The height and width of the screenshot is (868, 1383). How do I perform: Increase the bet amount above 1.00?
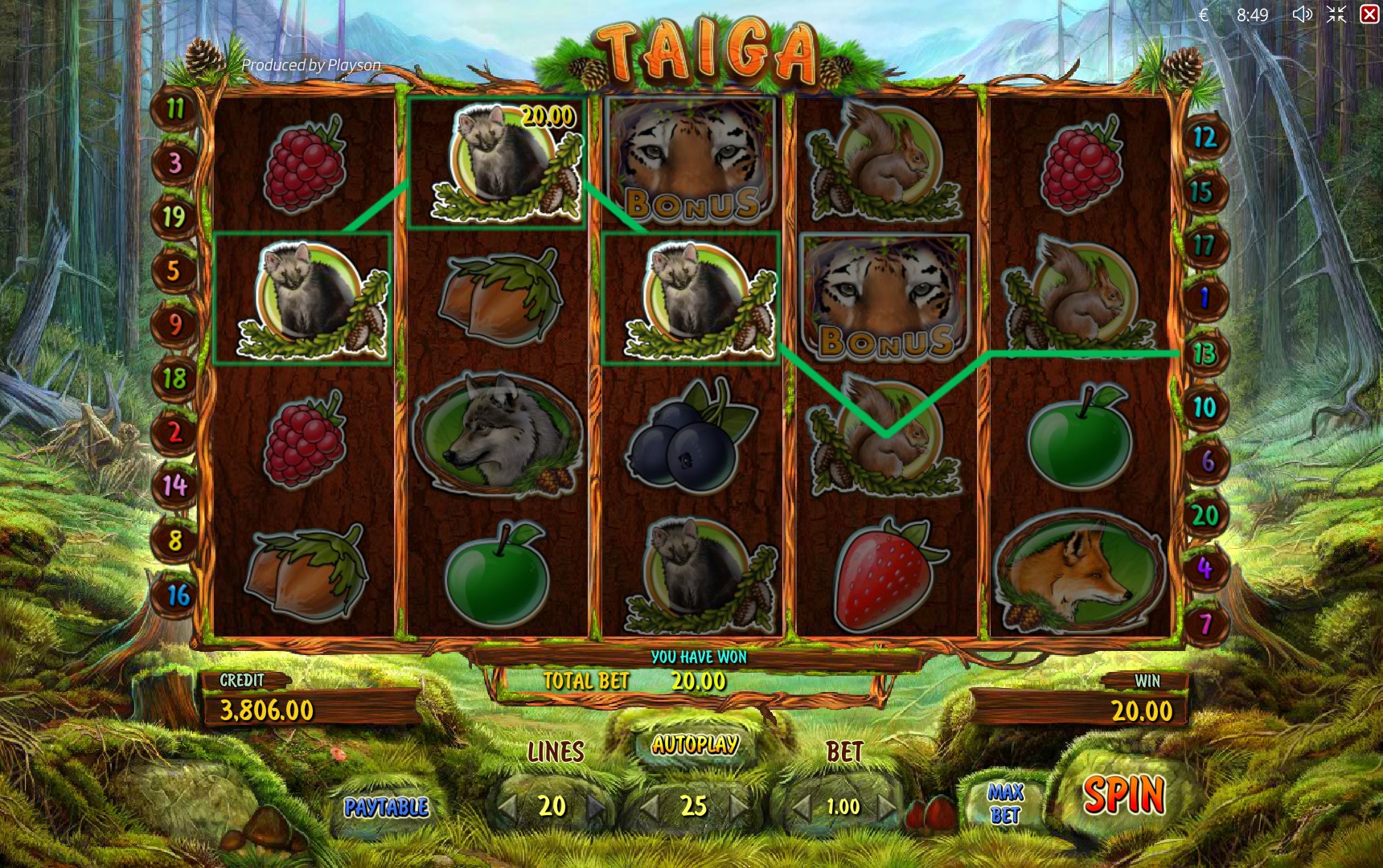[x=886, y=806]
